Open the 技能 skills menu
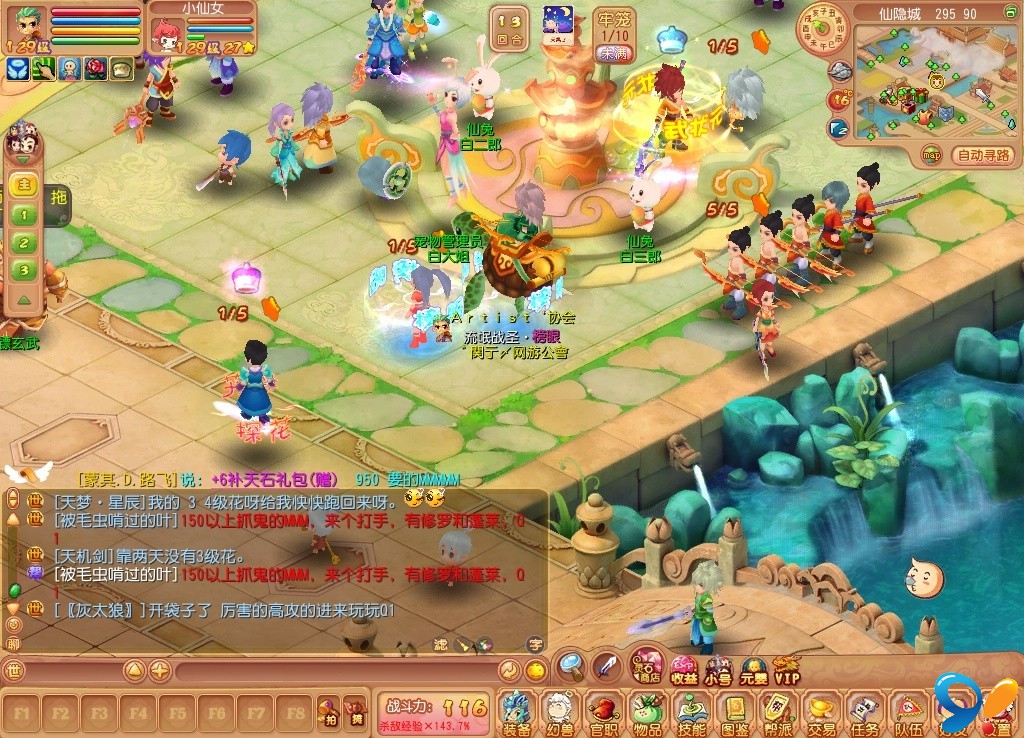The height and width of the screenshot is (738, 1024). pos(692,712)
